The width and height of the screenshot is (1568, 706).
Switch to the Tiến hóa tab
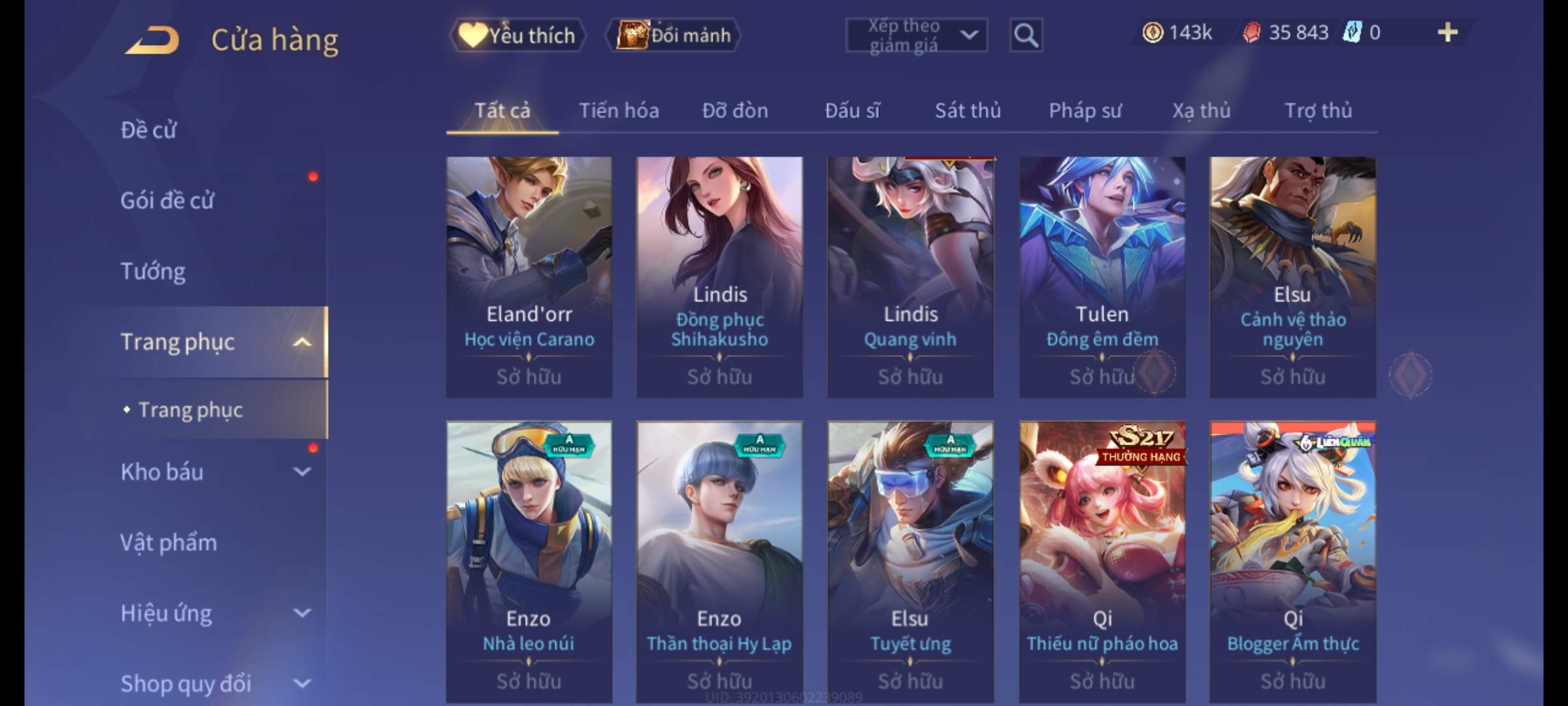pyautogui.click(x=619, y=110)
